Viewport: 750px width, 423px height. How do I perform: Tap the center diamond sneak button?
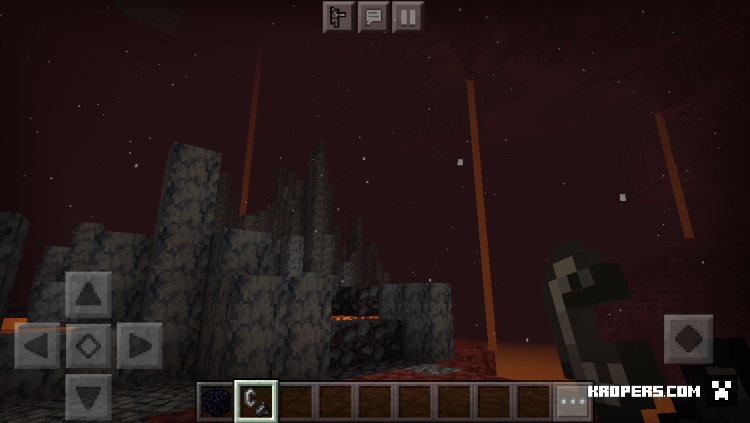(88, 346)
